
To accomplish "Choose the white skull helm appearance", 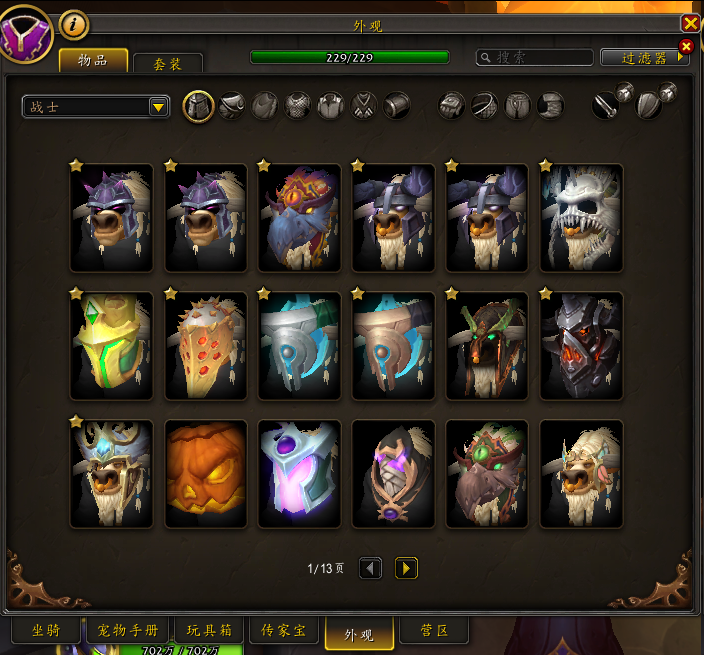I will point(581,217).
